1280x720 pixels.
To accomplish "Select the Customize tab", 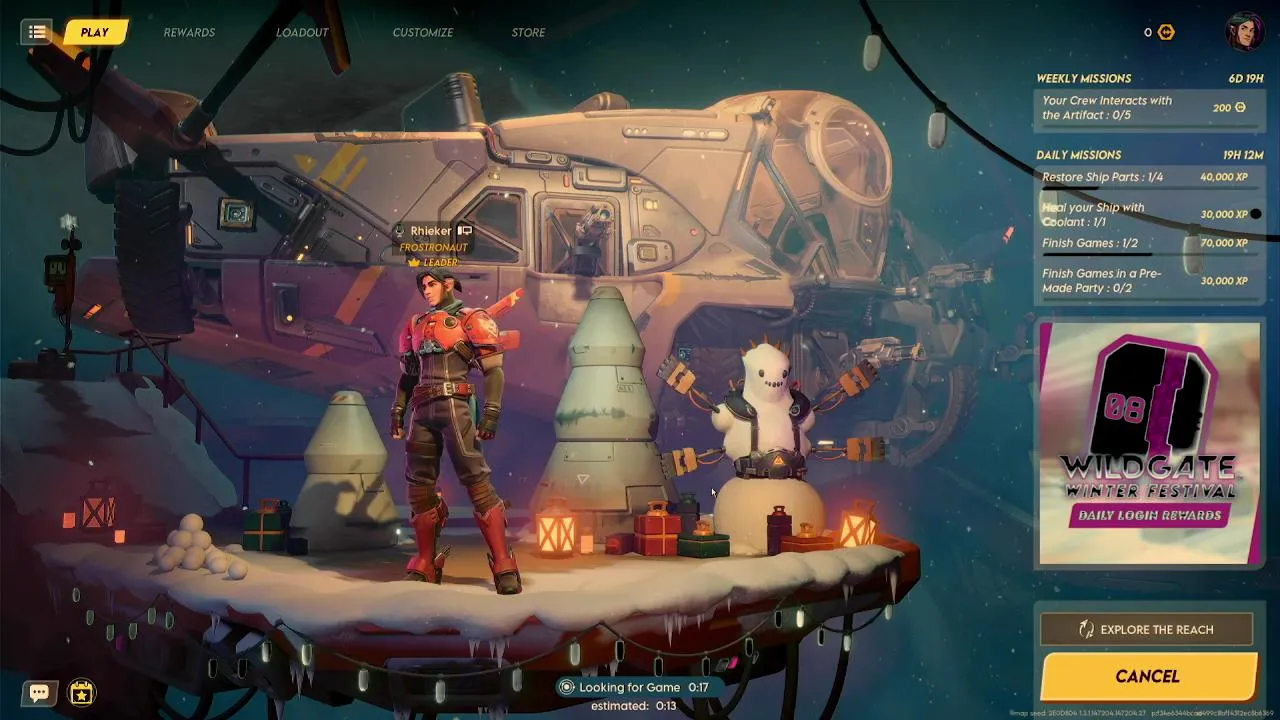I will (x=422, y=33).
